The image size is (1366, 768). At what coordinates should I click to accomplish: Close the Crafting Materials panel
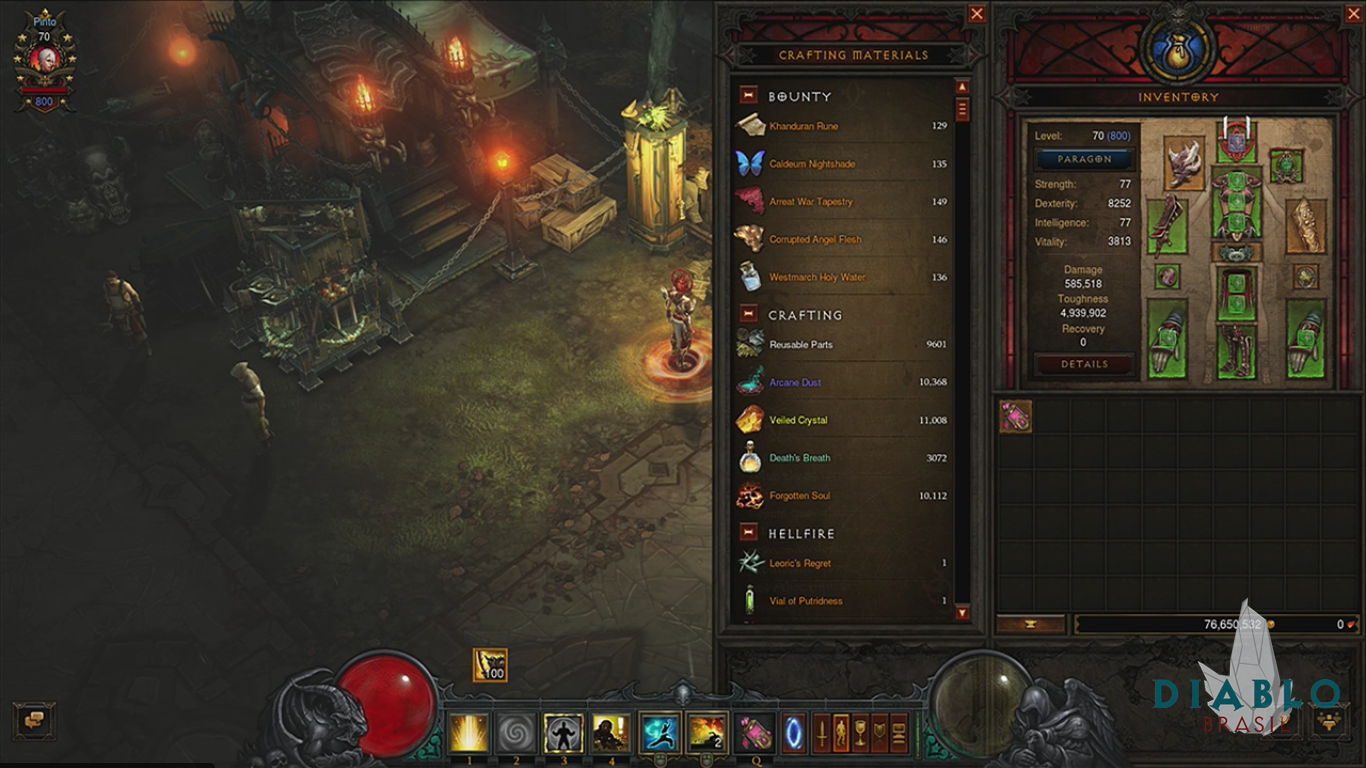[x=977, y=14]
